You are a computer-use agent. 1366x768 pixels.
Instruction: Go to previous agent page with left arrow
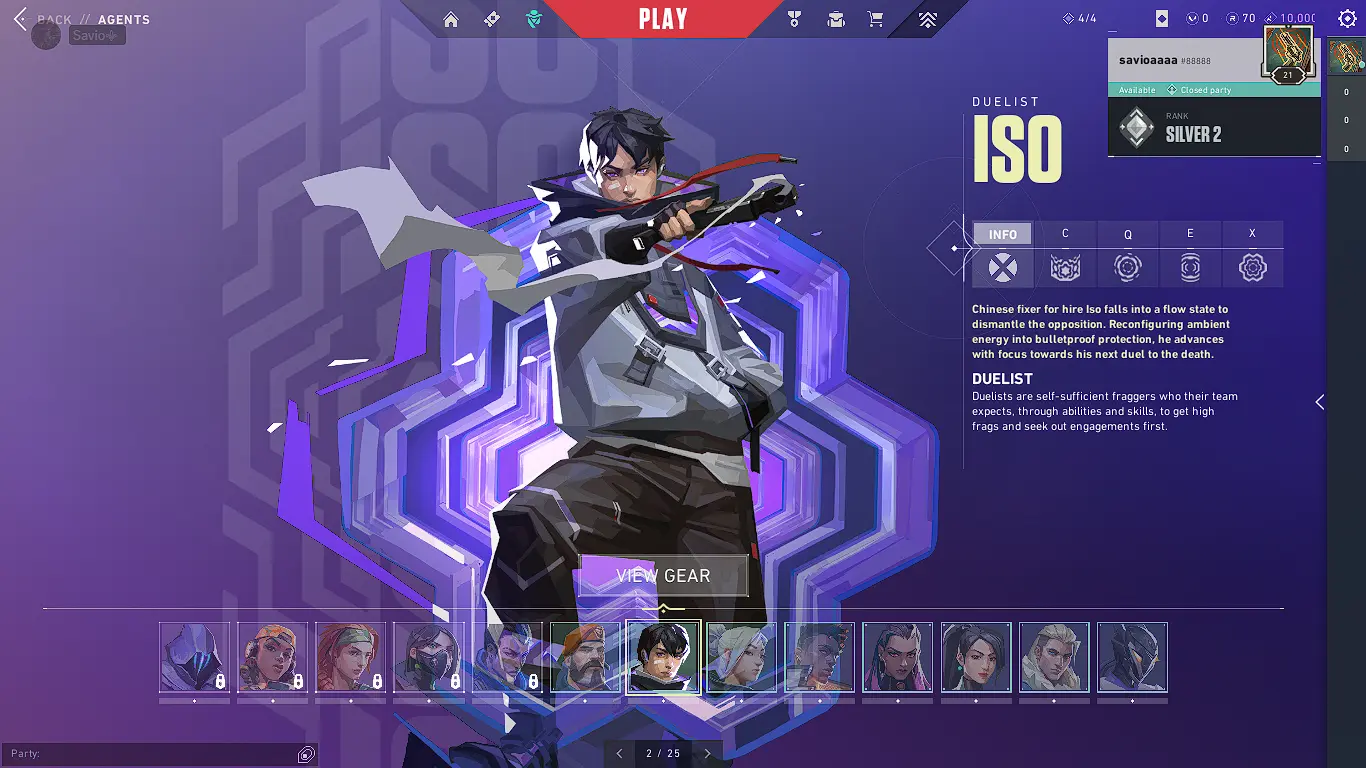[619, 753]
